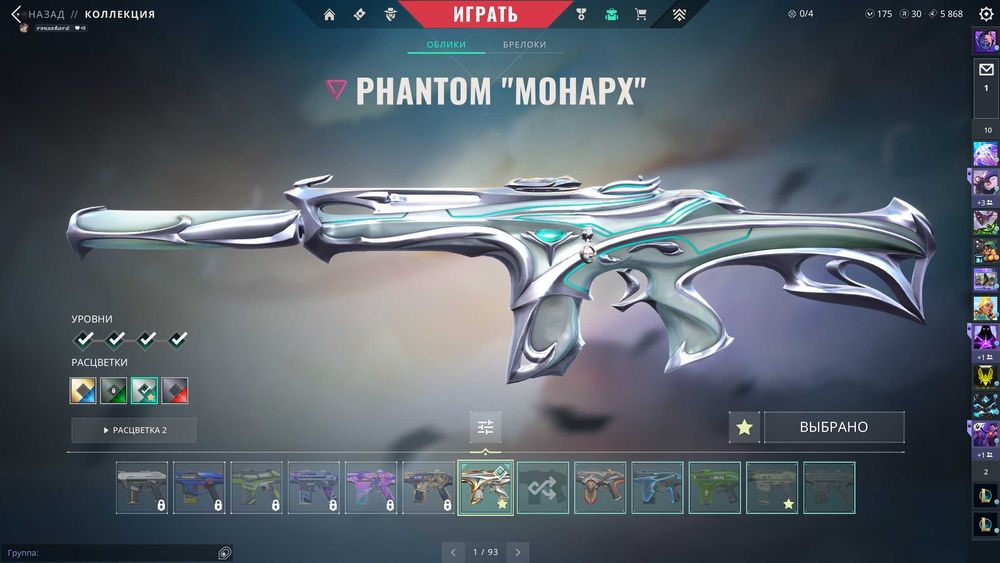Go back using the НАЗАД arrow
The image size is (1000, 563).
click(16, 14)
